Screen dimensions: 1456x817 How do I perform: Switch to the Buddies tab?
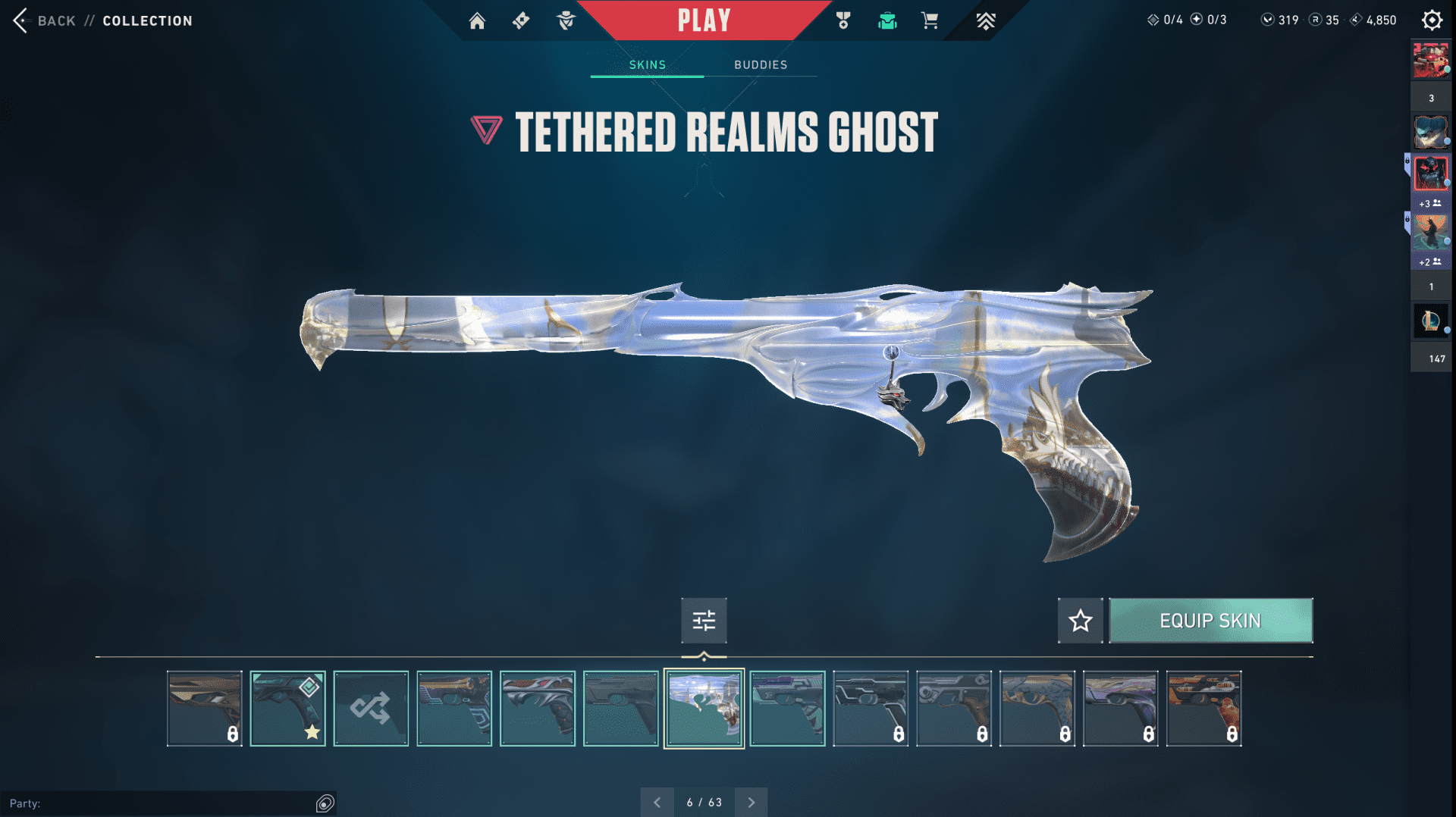click(x=761, y=65)
